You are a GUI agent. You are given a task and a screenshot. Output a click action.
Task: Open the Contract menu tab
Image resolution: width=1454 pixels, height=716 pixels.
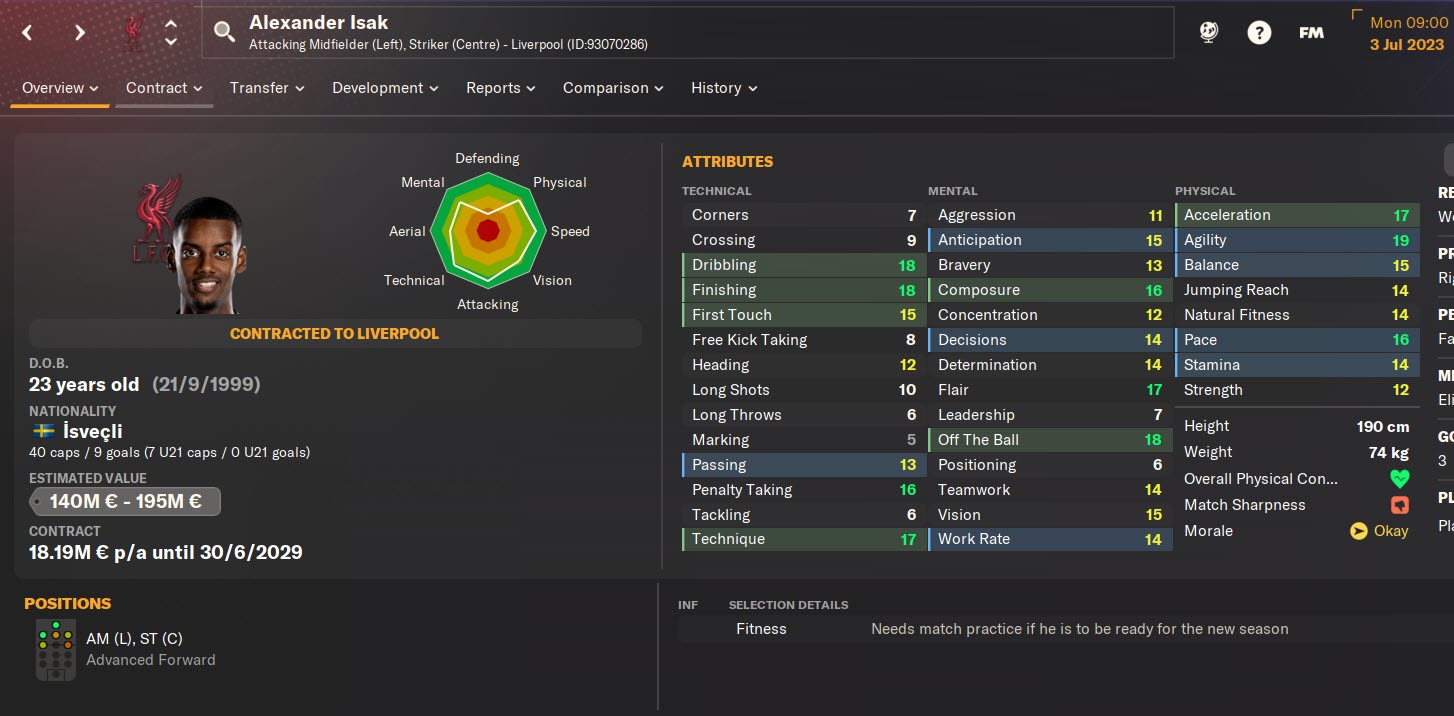coord(164,88)
